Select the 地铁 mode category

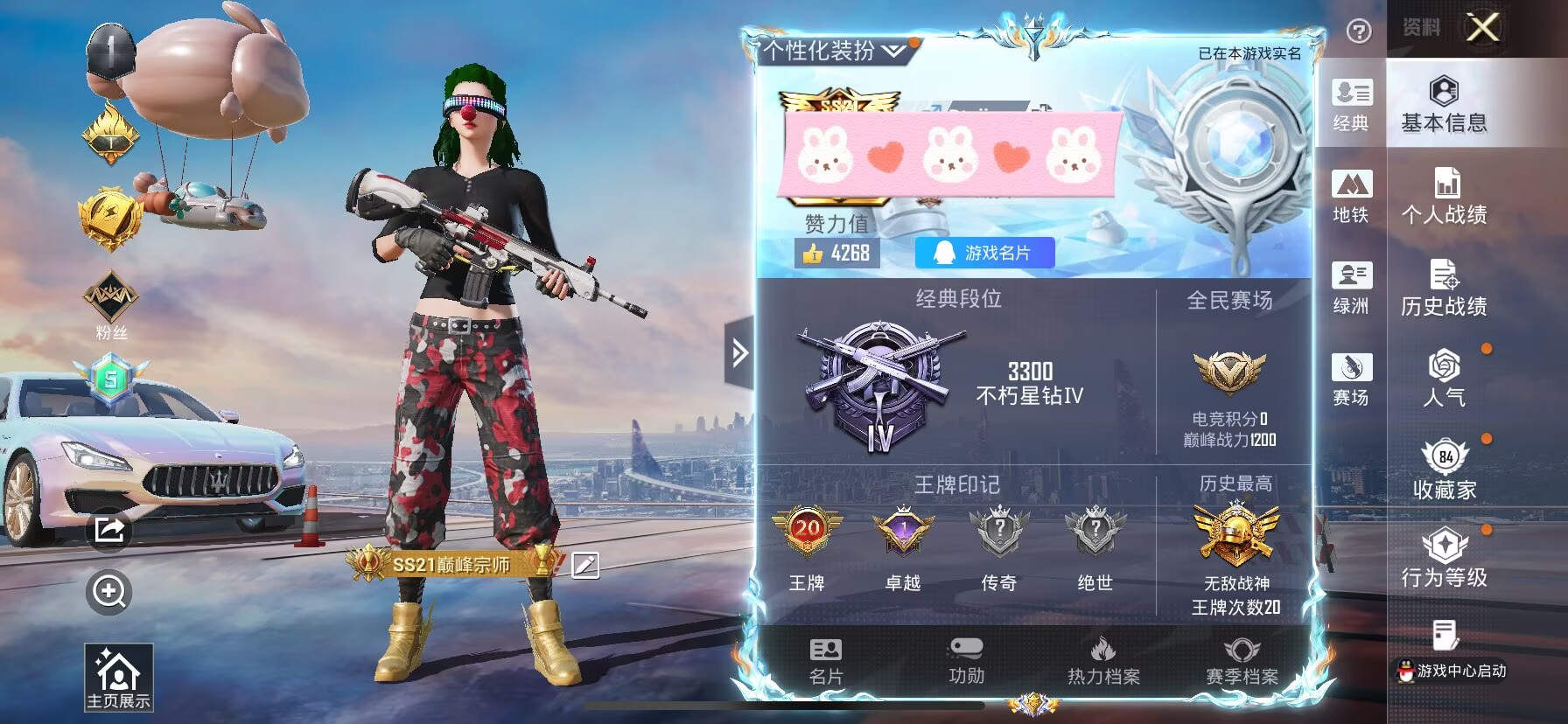click(x=1351, y=196)
